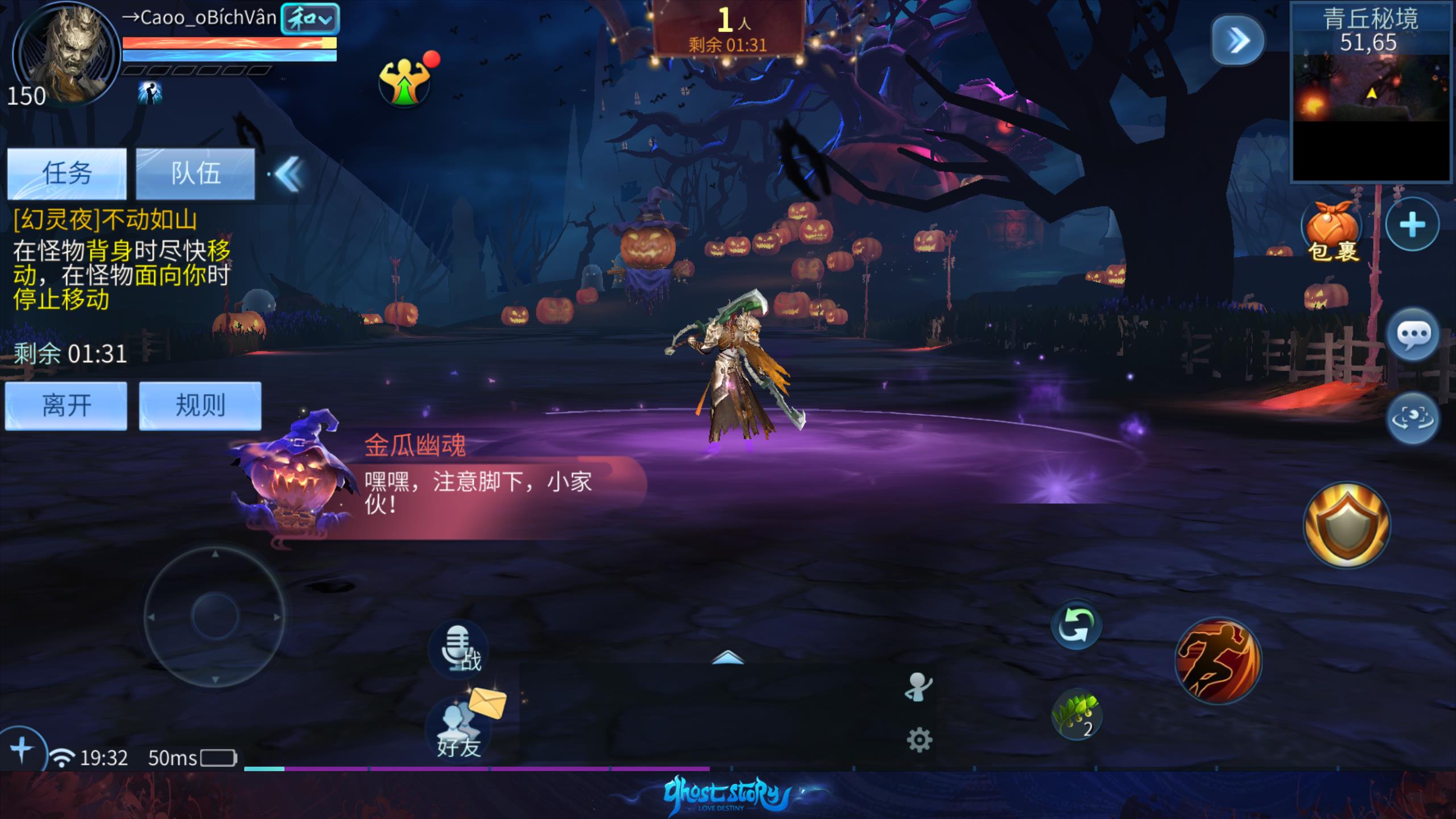This screenshot has width=1456, height=819.
Task: Tap the round plus button beside the bag
Action: [1412, 225]
